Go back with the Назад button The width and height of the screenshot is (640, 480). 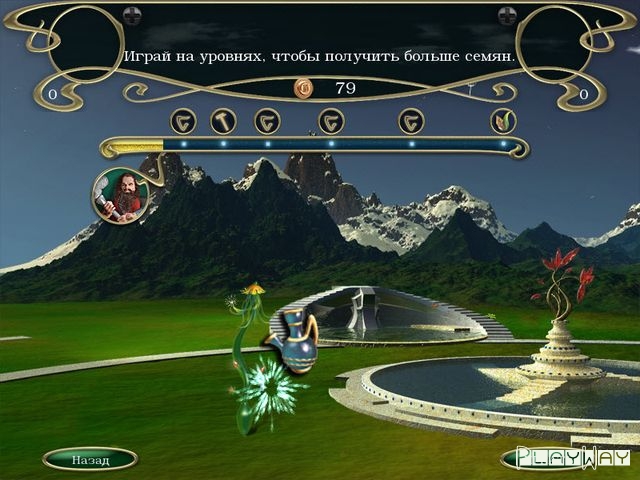[90, 459]
